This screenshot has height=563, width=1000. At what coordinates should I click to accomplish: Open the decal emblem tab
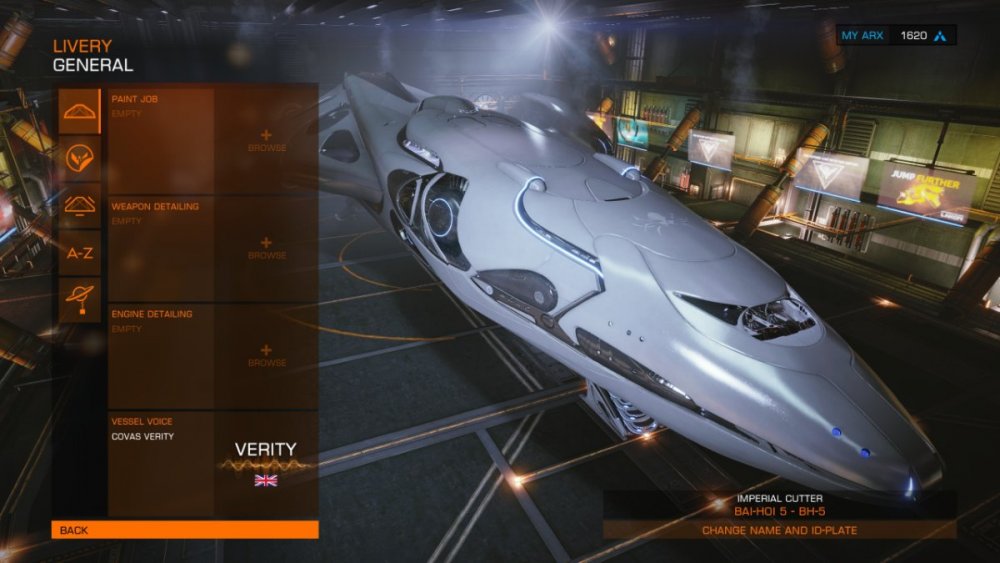click(x=79, y=158)
